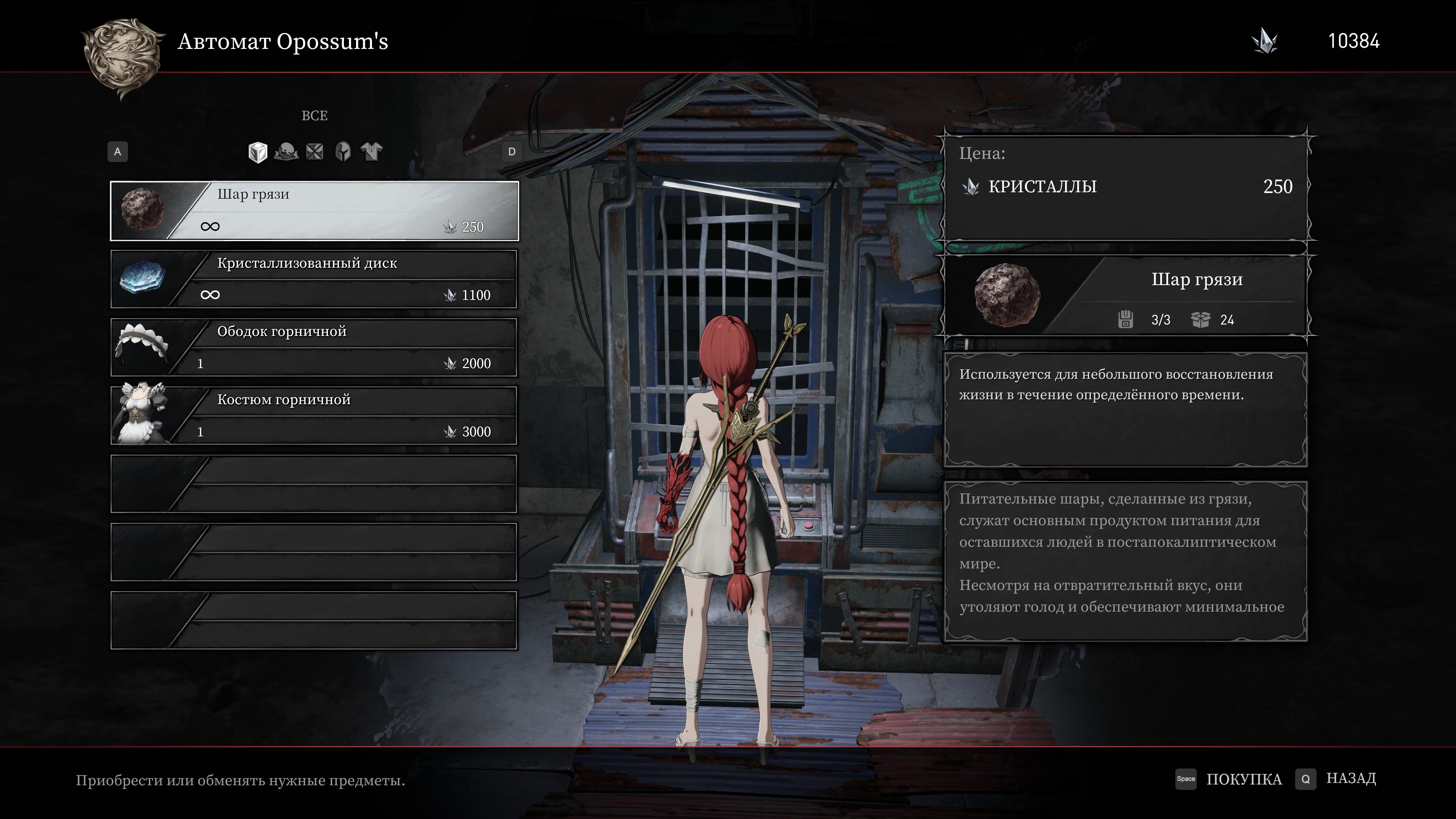
Task: Pick the Костюм горничной costume entry
Action: [314, 416]
